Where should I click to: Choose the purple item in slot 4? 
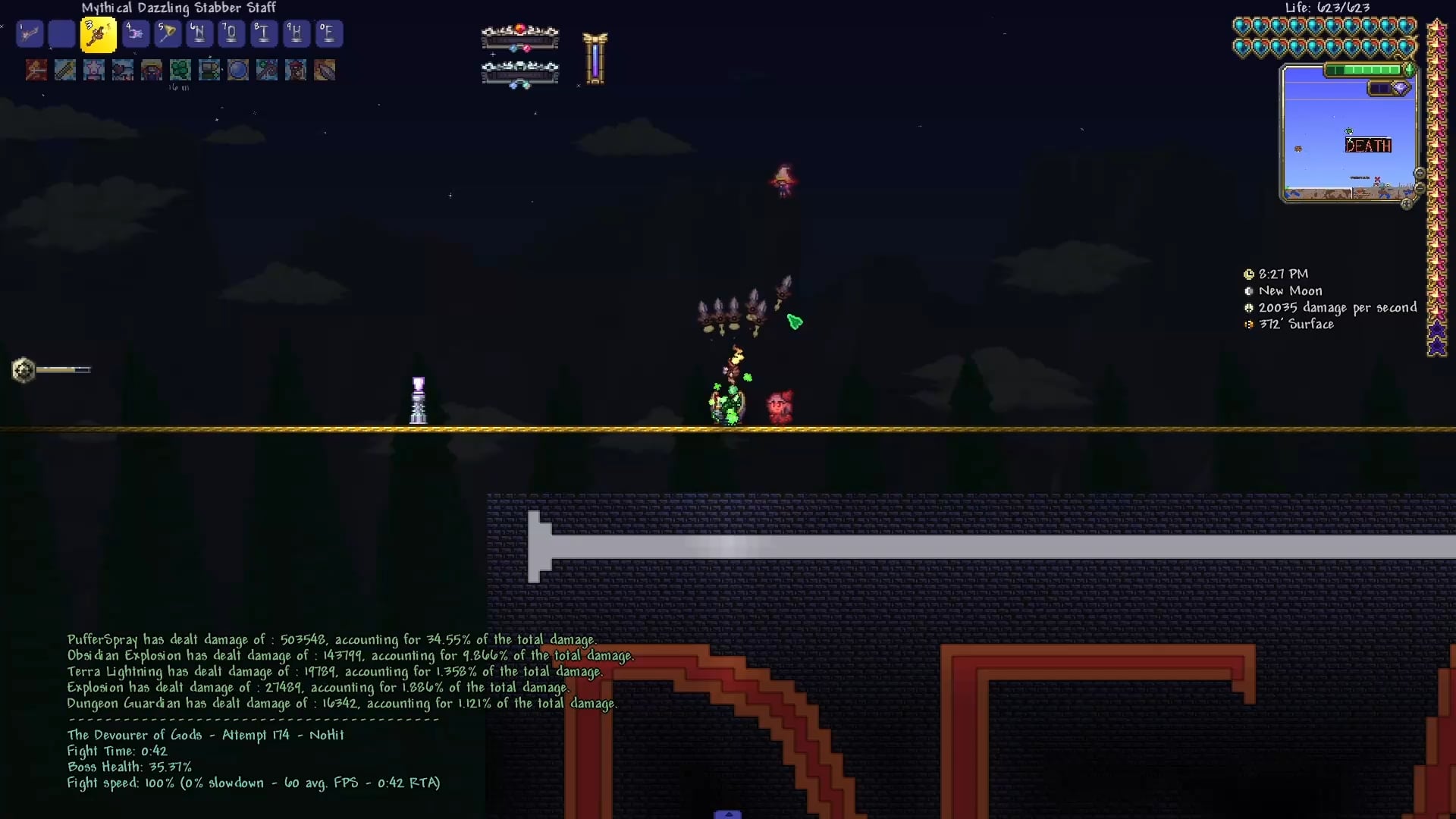135,34
